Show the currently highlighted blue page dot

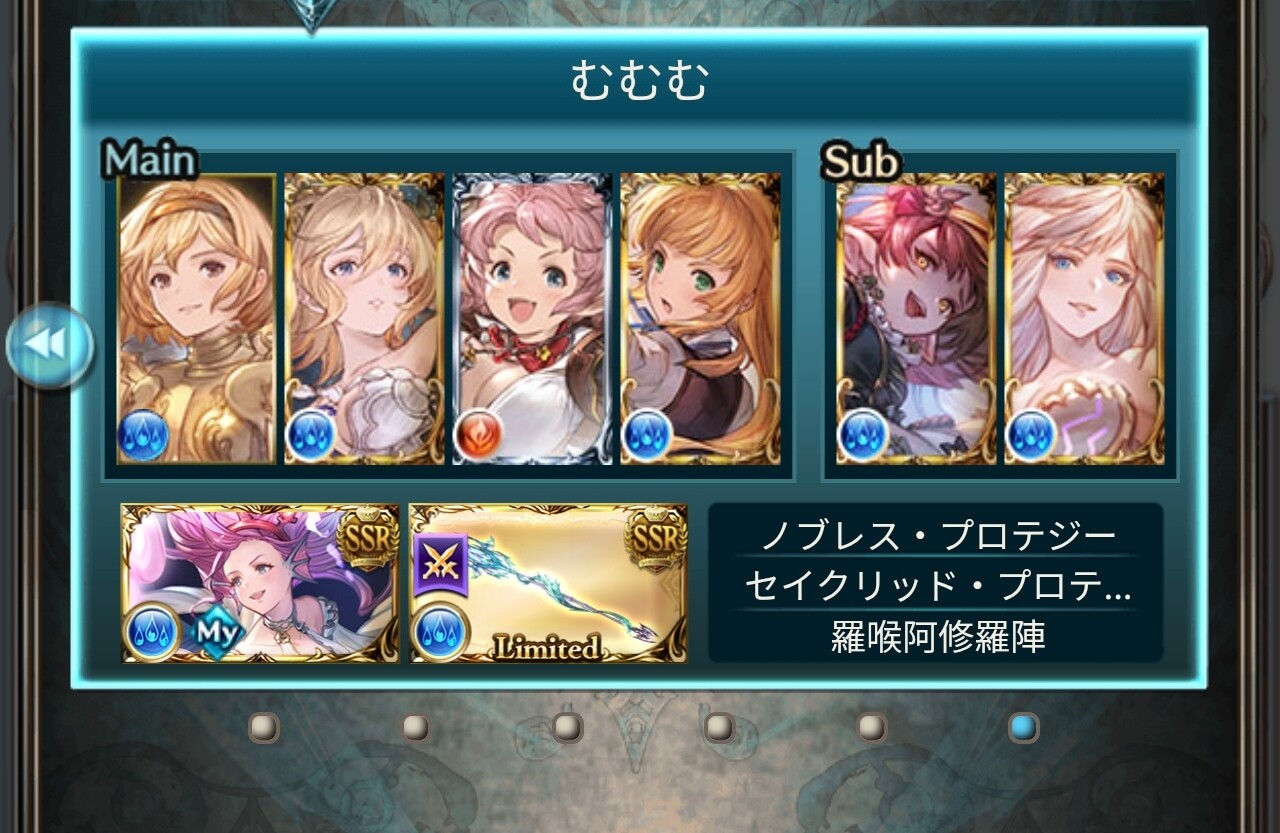point(1023,727)
